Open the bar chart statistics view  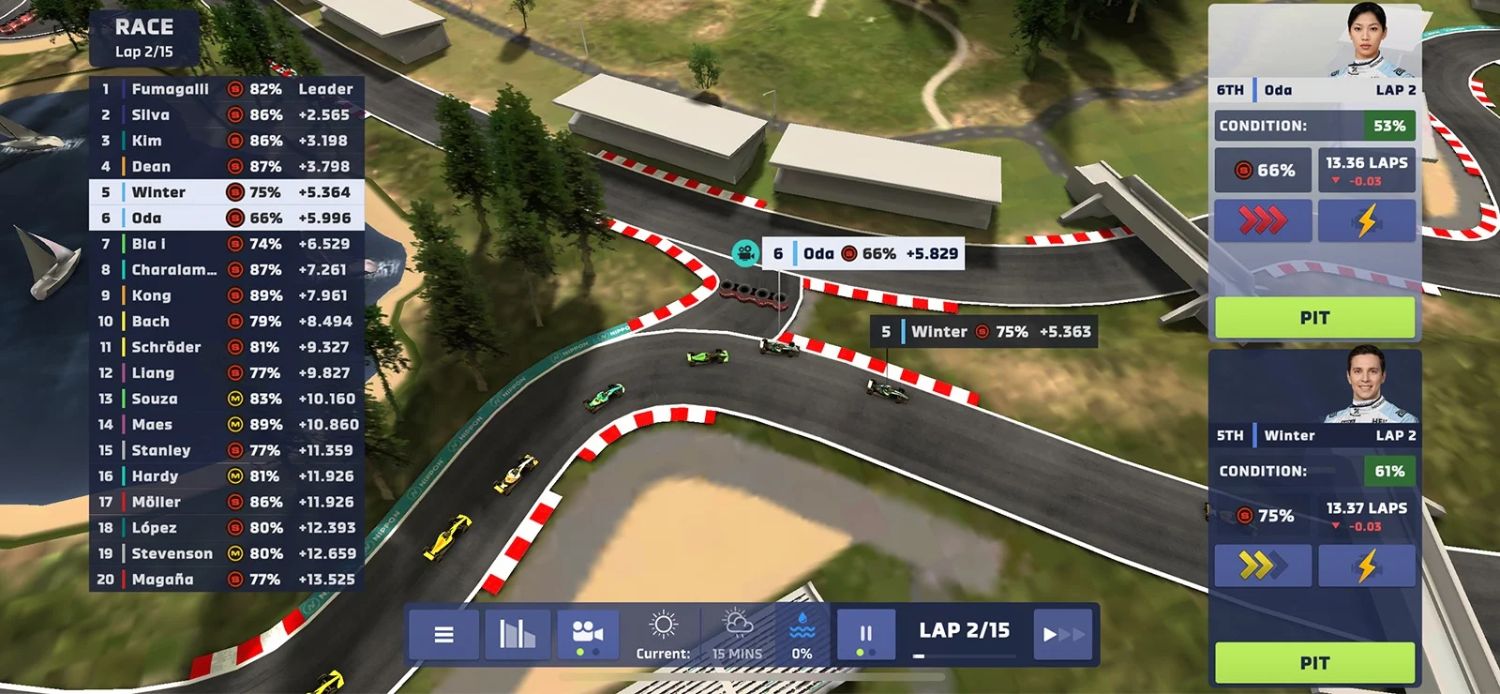point(517,635)
